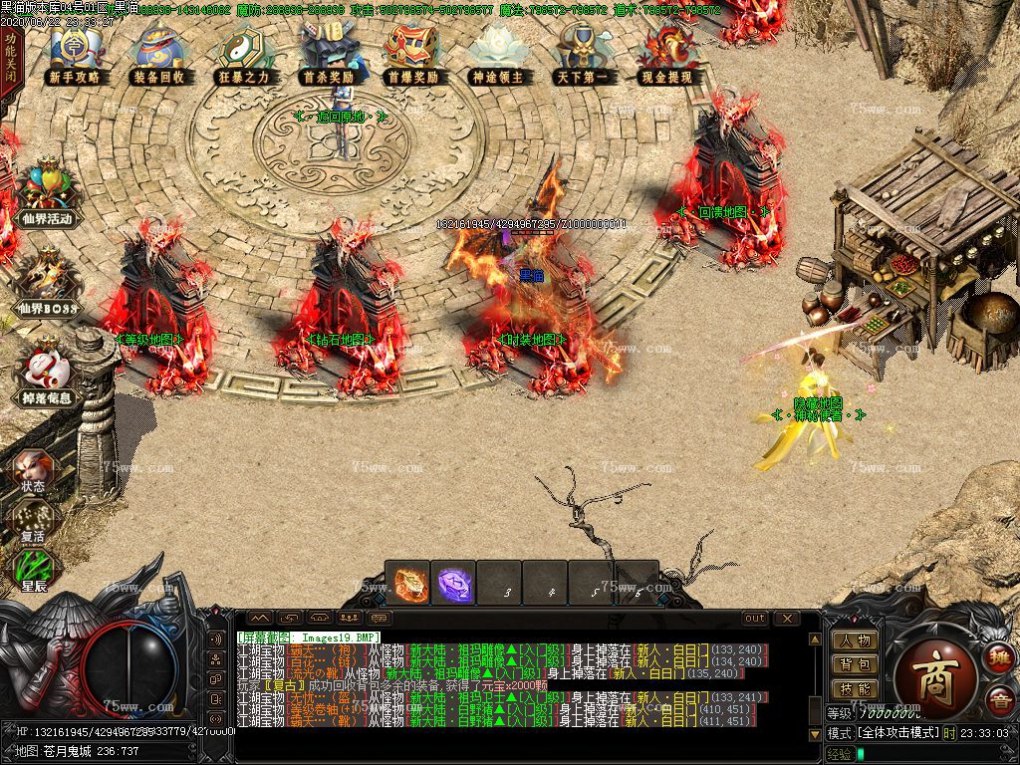The height and width of the screenshot is (765, 1020).
Task: Open the 现金提现 cash withdrawal icon
Action: [x=669, y=54]
